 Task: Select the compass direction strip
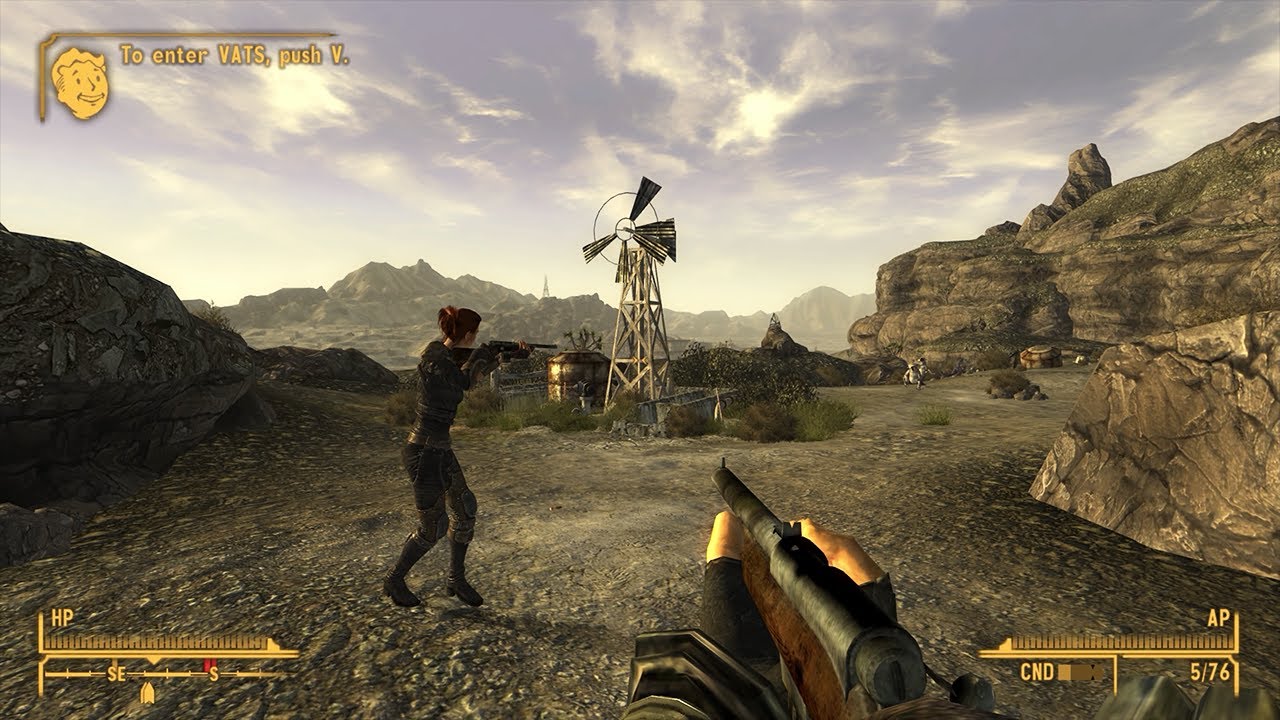168,674
